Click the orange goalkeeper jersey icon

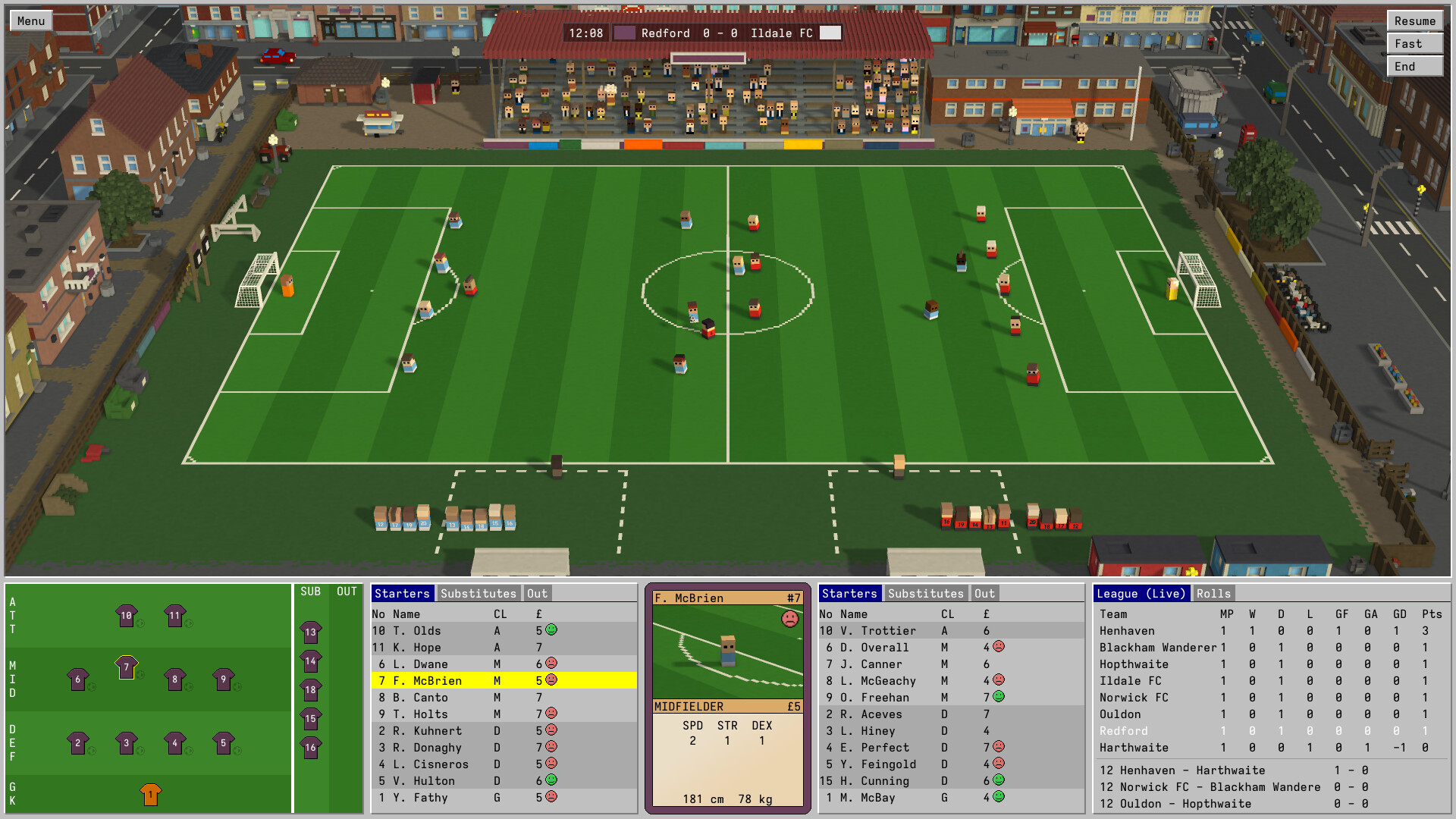click(x=150, y=793)
